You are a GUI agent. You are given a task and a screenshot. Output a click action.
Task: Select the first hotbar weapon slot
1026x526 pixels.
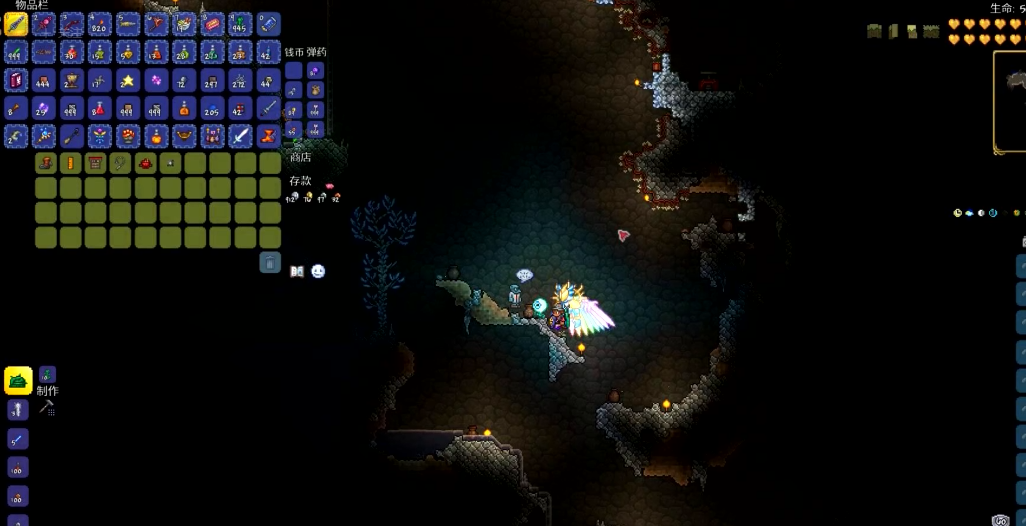pyautogui.click(x=16, y=24)
